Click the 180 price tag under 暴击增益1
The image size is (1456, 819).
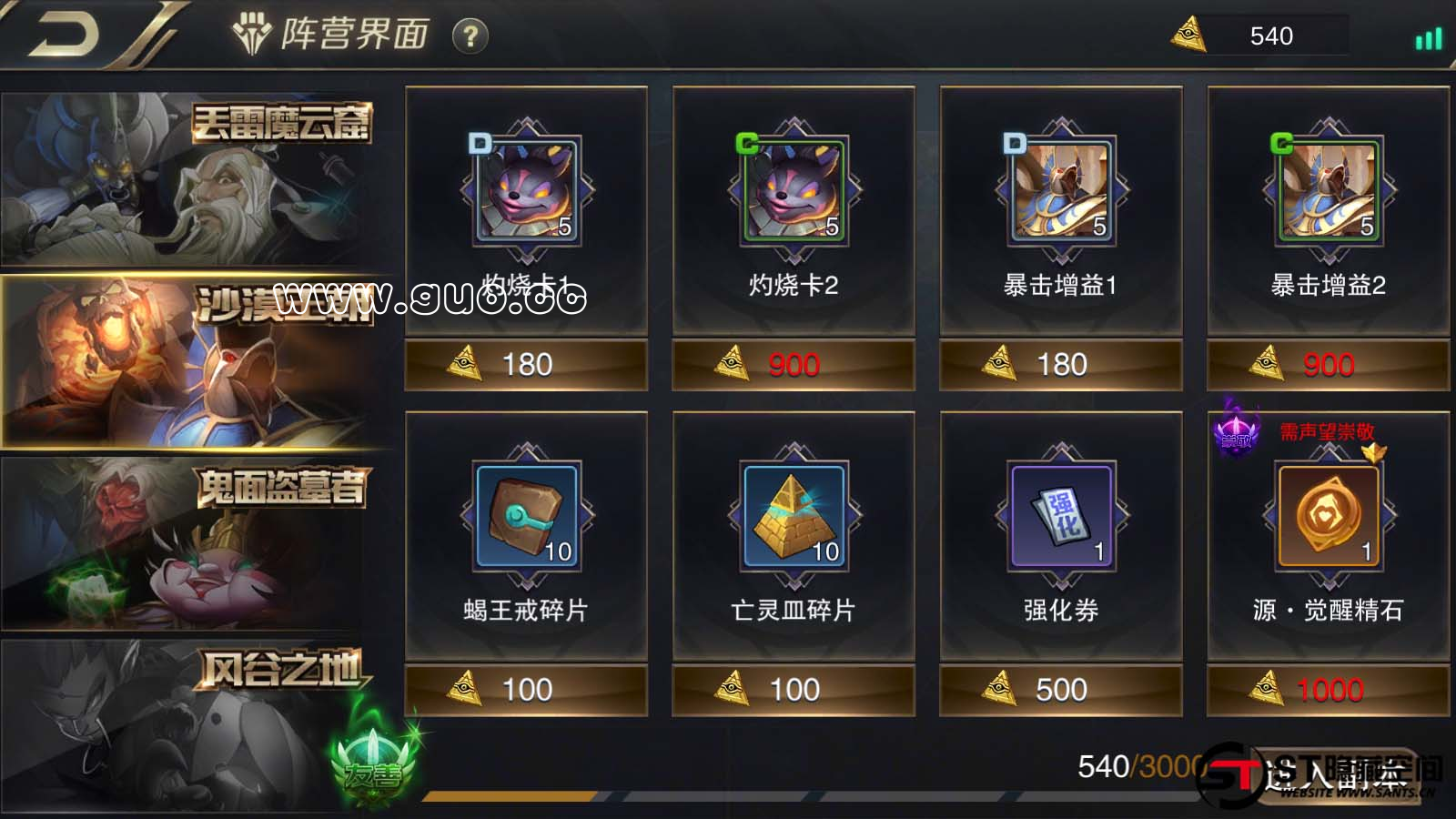tap(1061, 364)
